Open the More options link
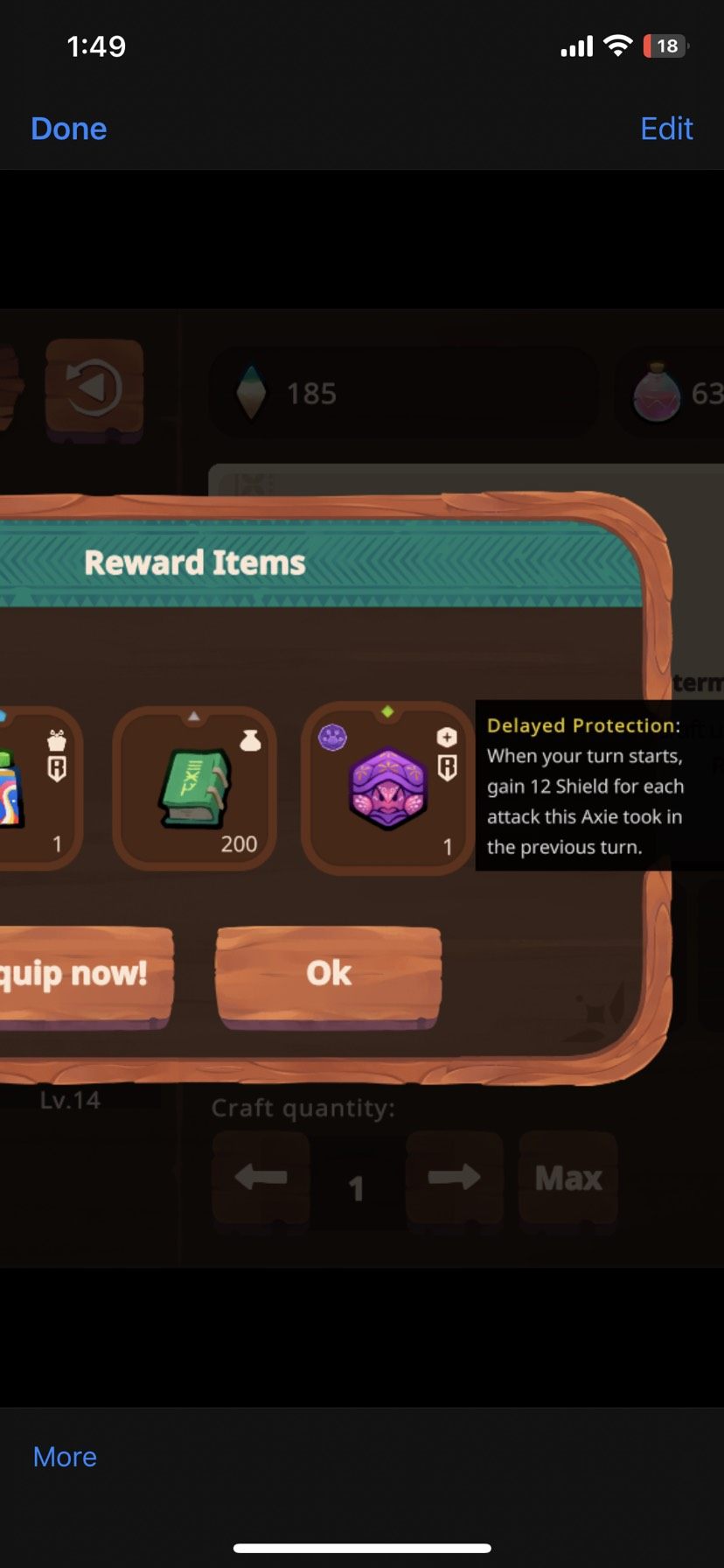 (x=65, y=1457)
